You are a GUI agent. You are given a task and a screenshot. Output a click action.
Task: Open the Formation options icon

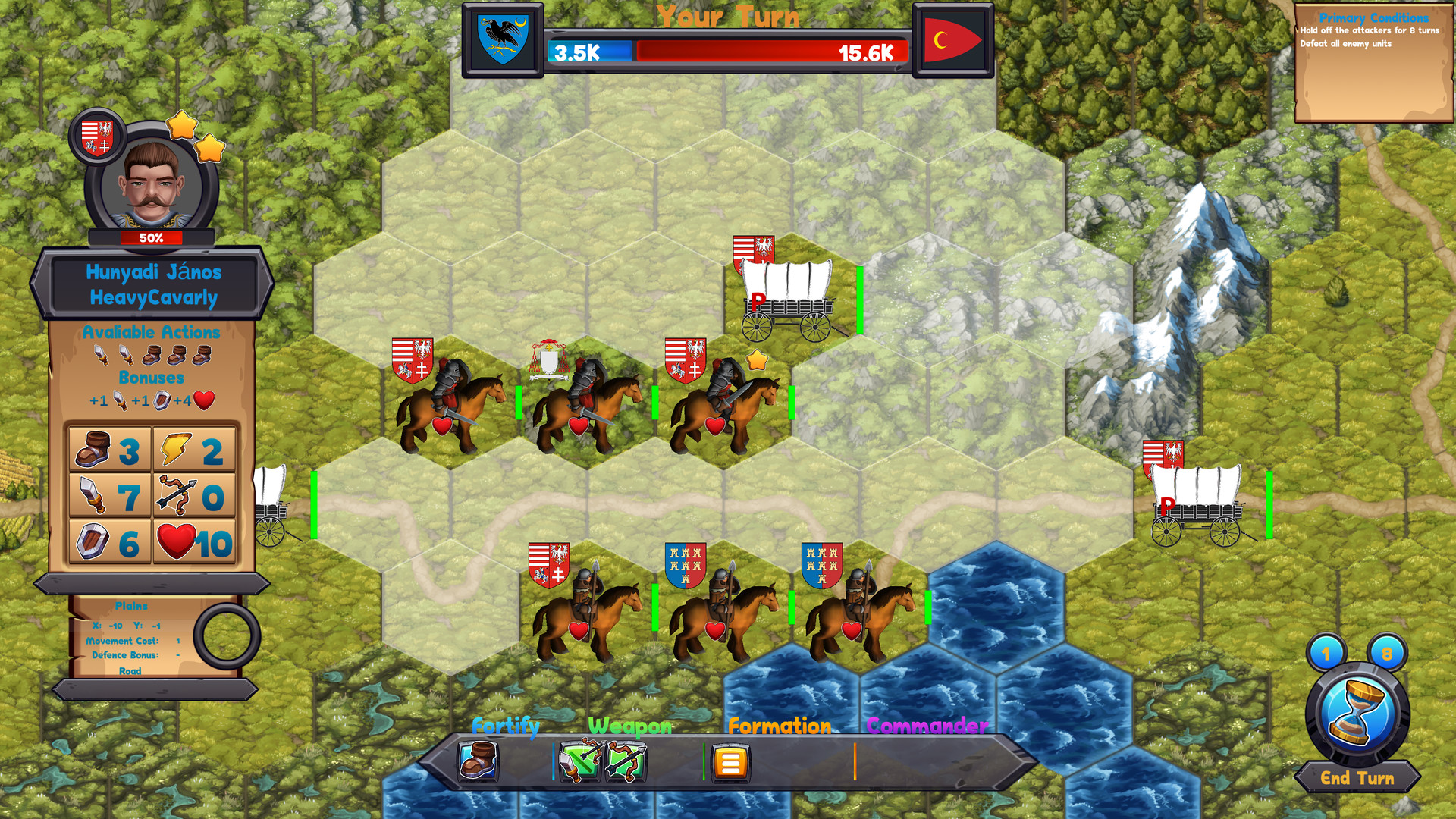tap(730, 762)
